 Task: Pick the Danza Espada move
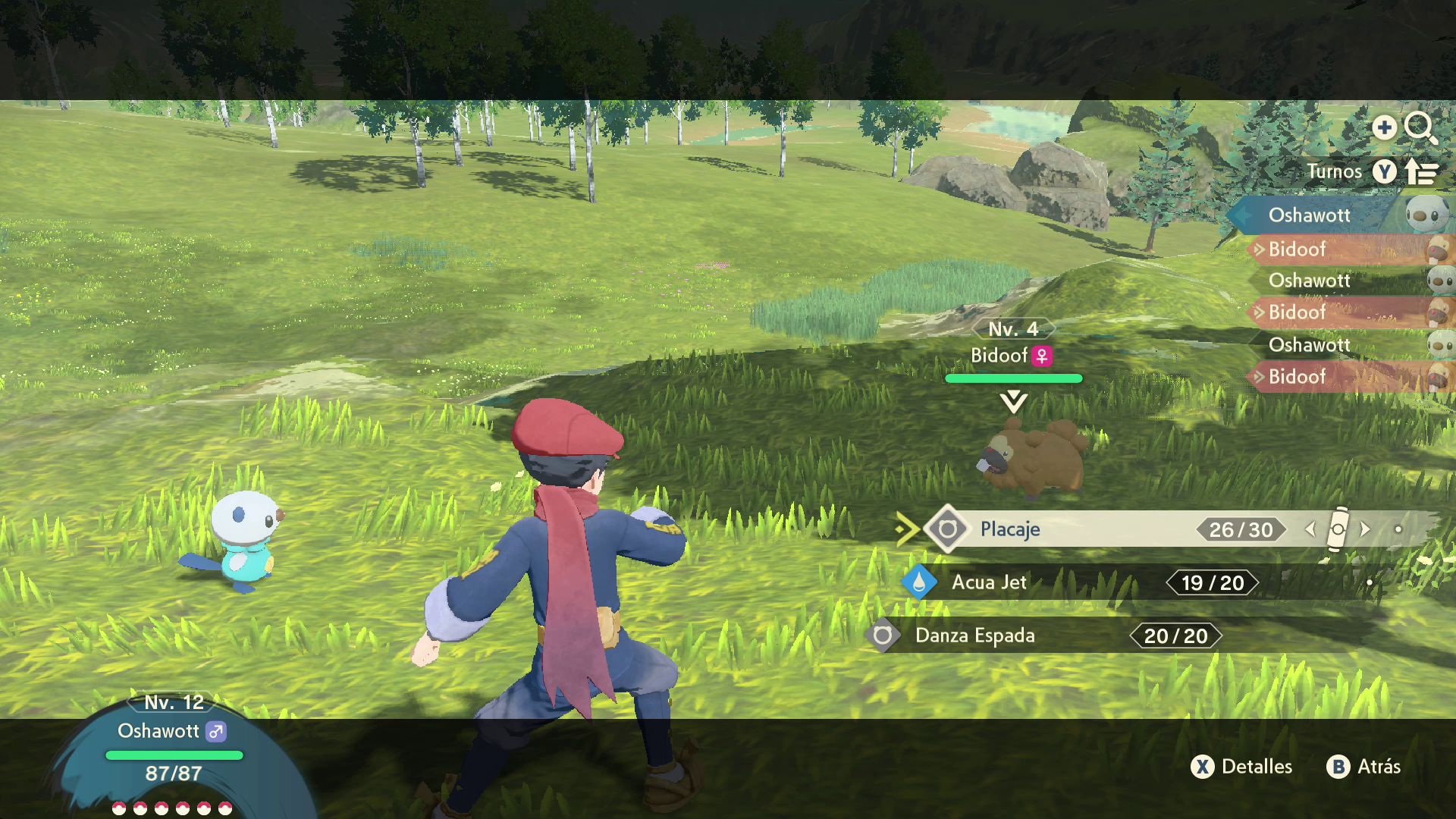974,635
